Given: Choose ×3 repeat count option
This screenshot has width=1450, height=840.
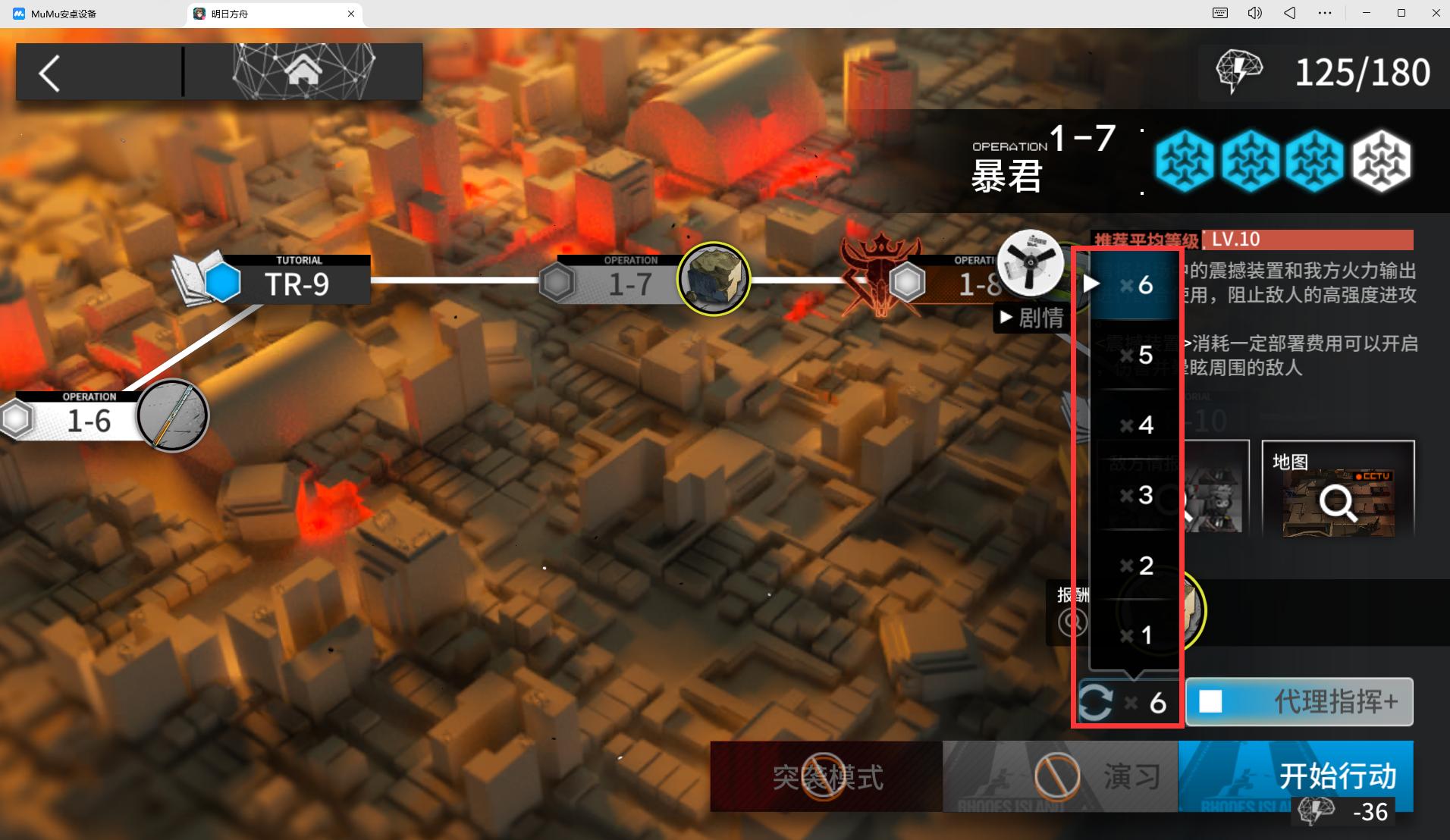Looking at the screenshot, I should 1136,495.
